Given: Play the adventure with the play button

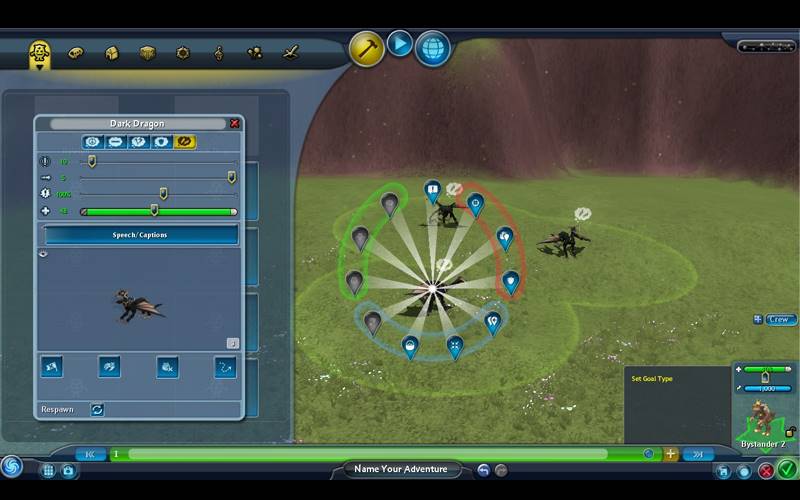Looking at the screenshot, I should tap(400, 44).
